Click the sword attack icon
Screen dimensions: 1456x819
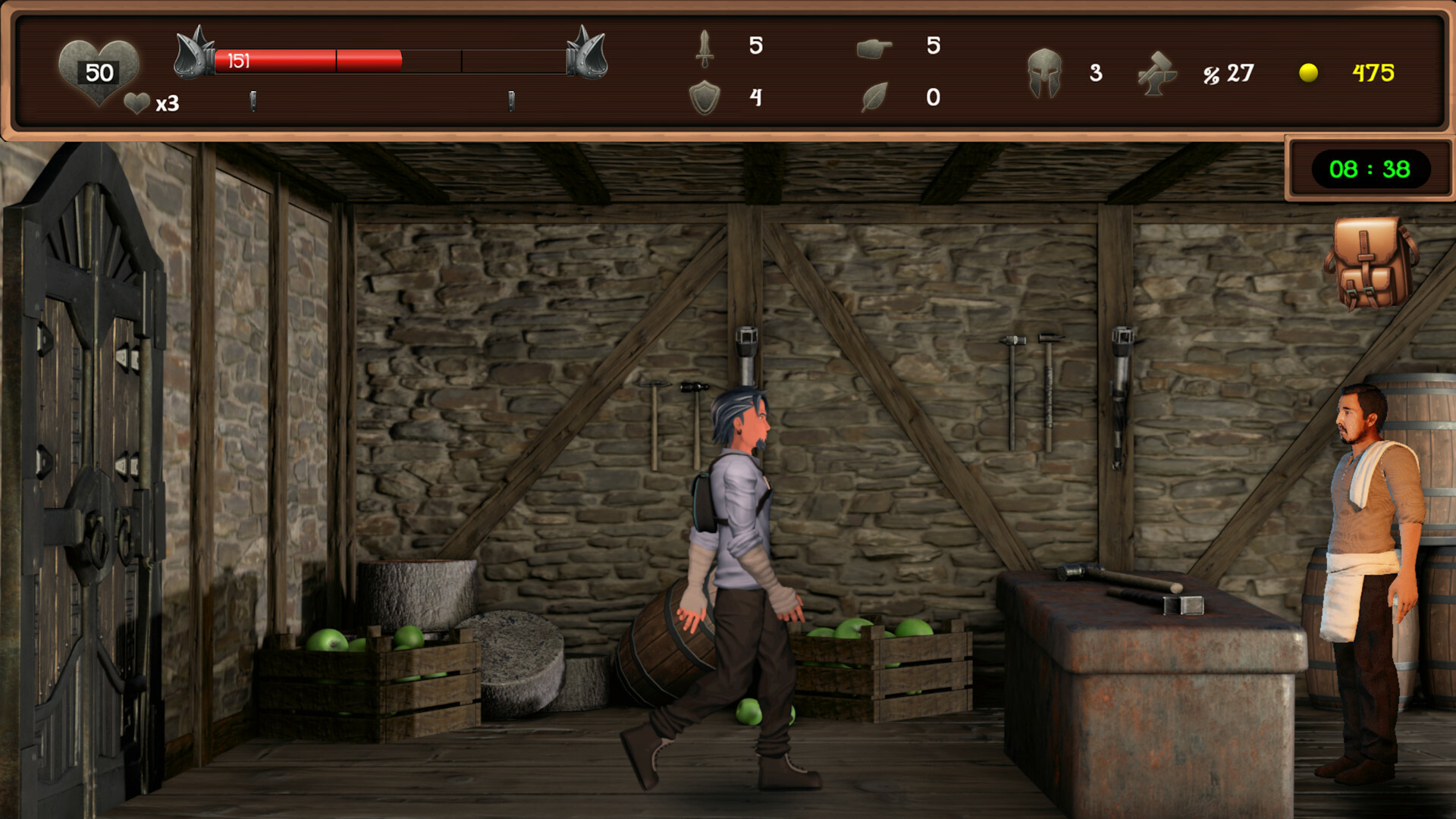(705, 48)
